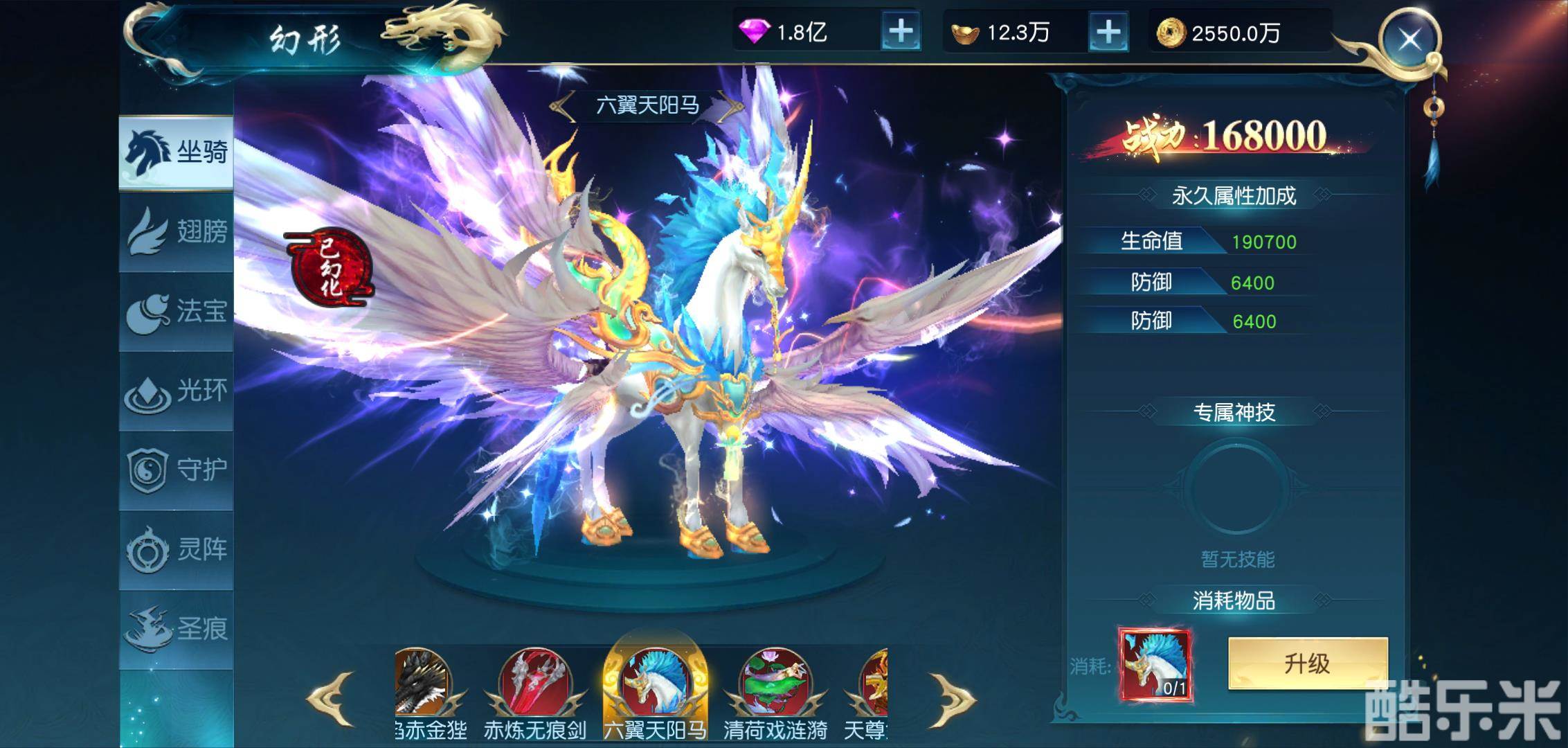Screen dimensions: 1568x748
Task: Open the empty 专属神技 skill slot circle
Action: click(x=1236, y=488)
